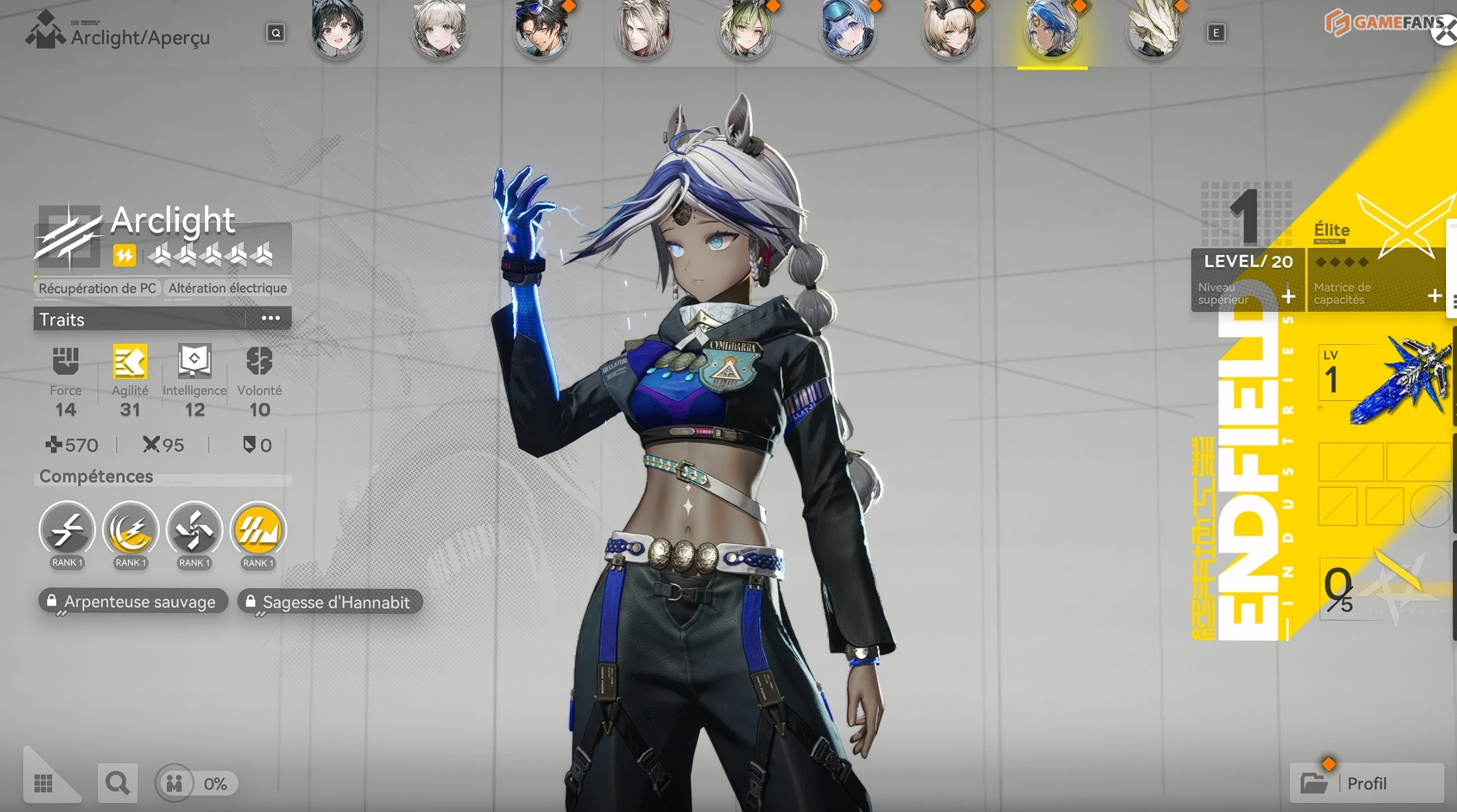View the first Rank 1 skill icon
Image resolution: width=1457 pixels, height=812 pixels.
(x=67, y=530)
